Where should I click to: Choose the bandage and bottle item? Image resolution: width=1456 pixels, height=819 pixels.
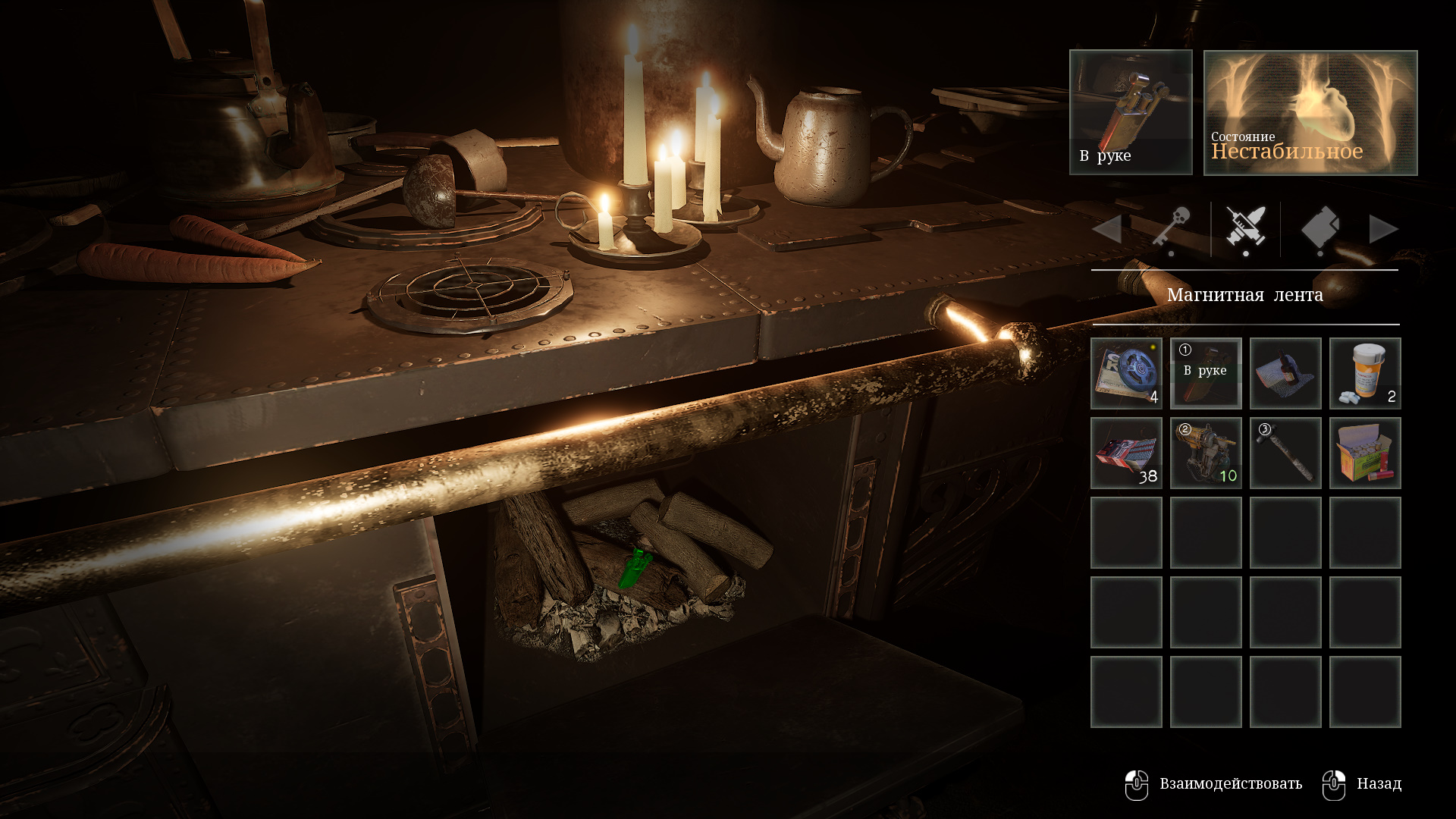[1285, 374]
